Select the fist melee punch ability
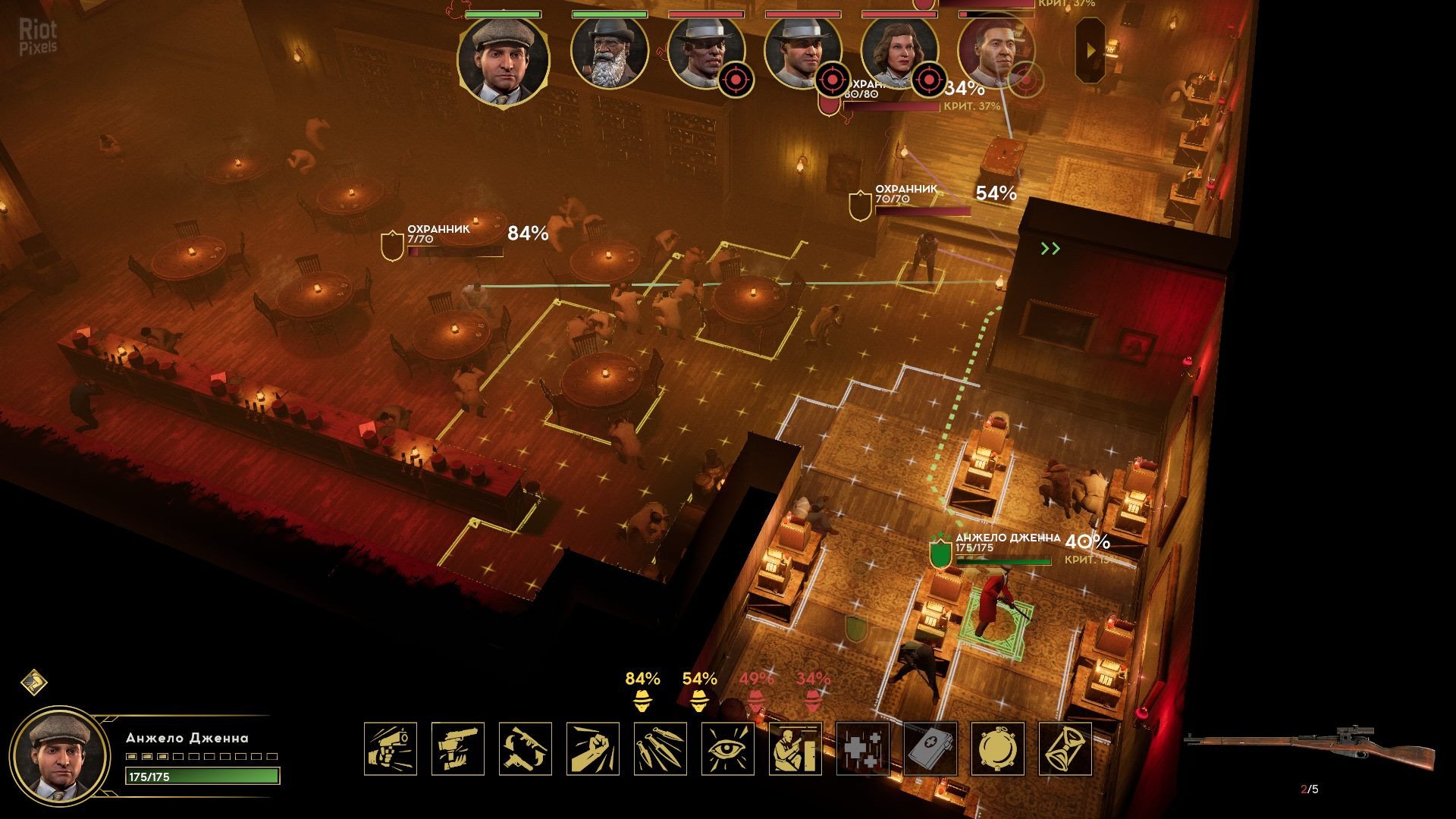Viewport: 1456px width, 819px height. [593, 748]
